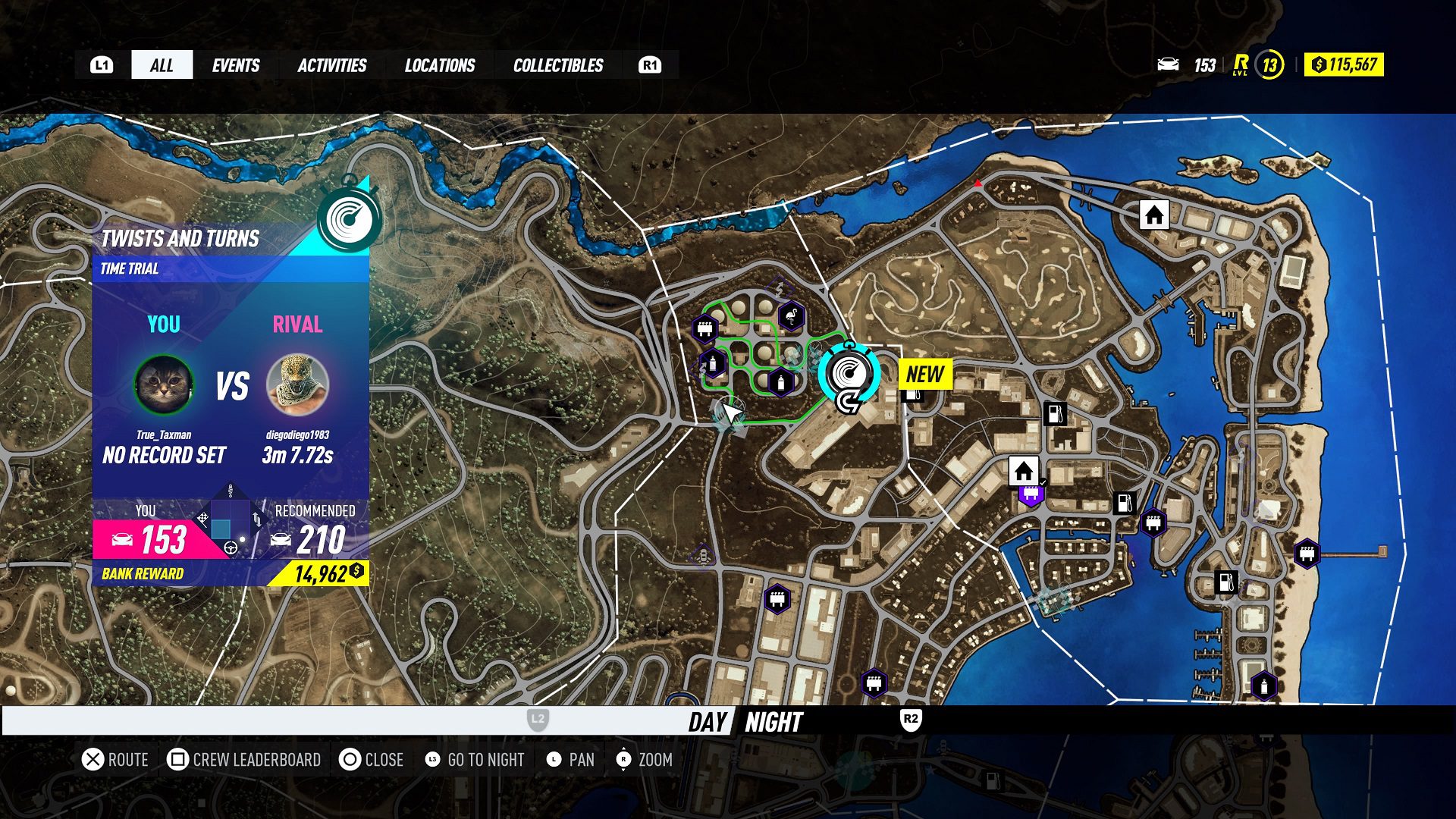Click the bank balance 115,567 display

[x=1344, y=65]
